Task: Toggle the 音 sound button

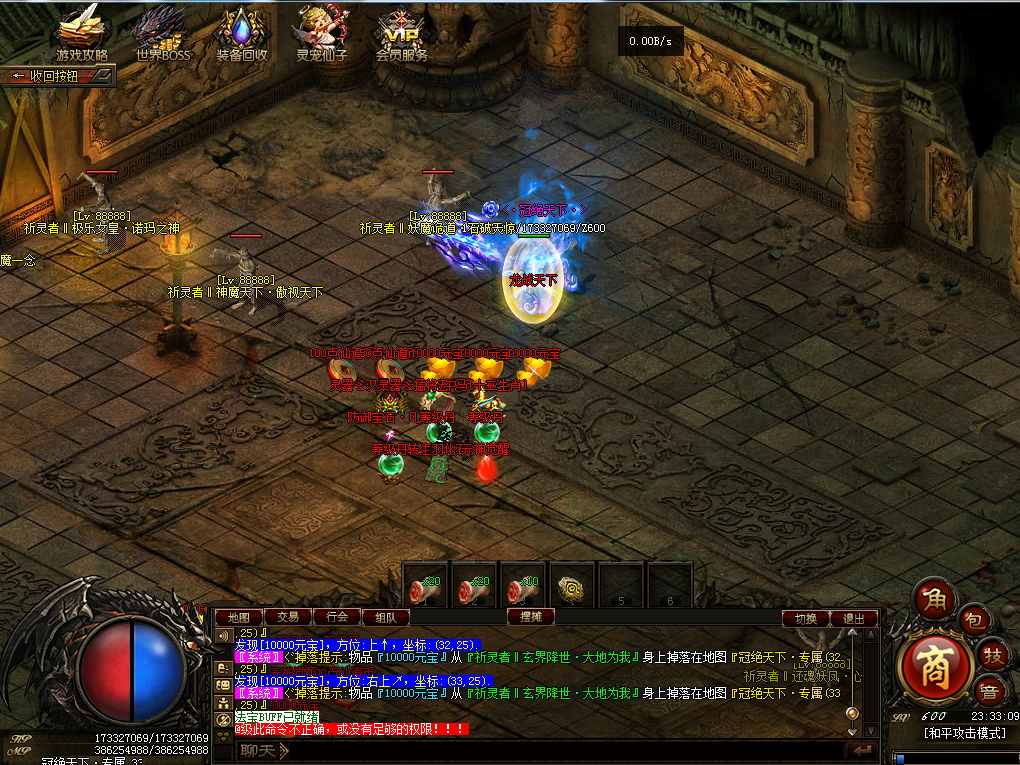Action: click(x=988, y=691)
